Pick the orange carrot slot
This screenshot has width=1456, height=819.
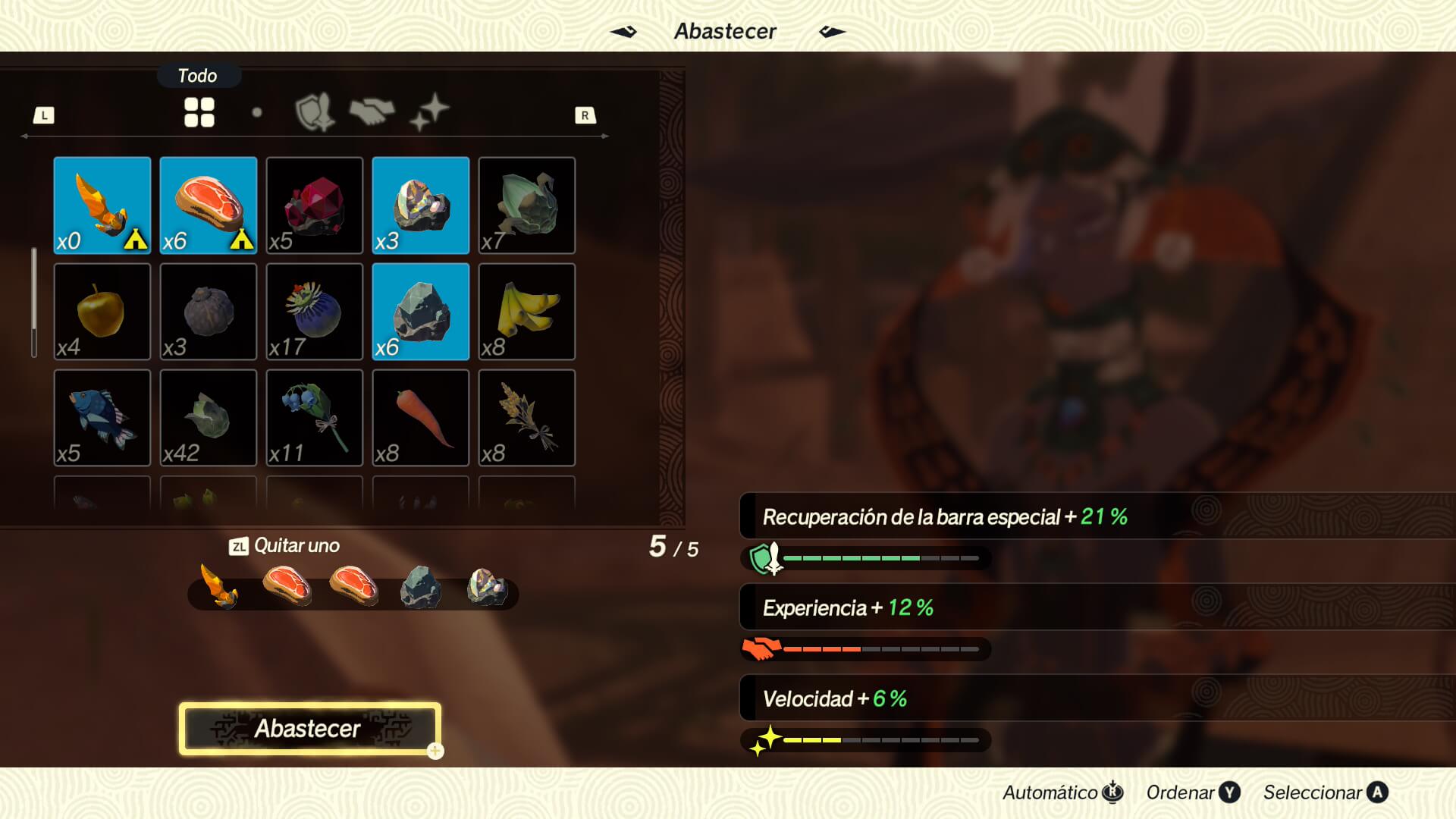click(x=421, y=418)
